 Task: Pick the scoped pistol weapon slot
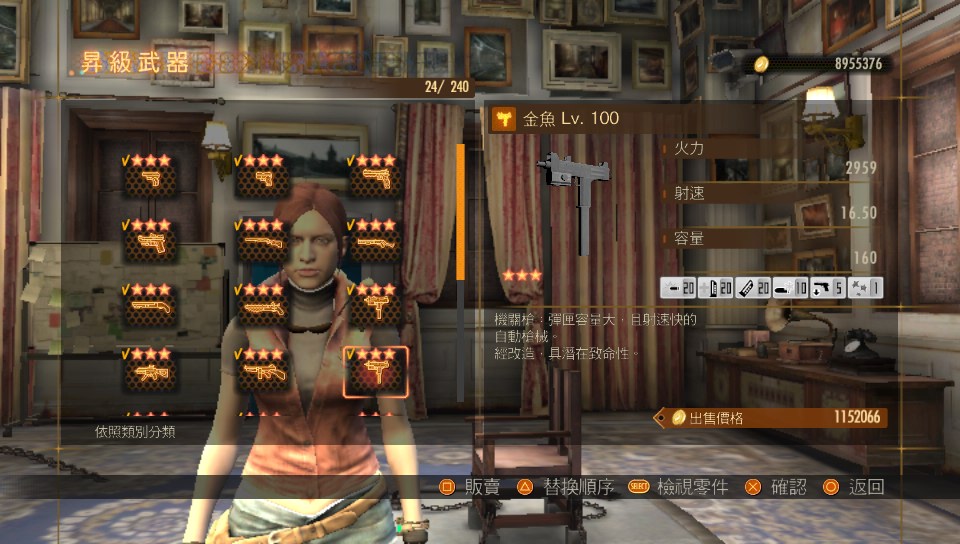[x=150, y=242]
